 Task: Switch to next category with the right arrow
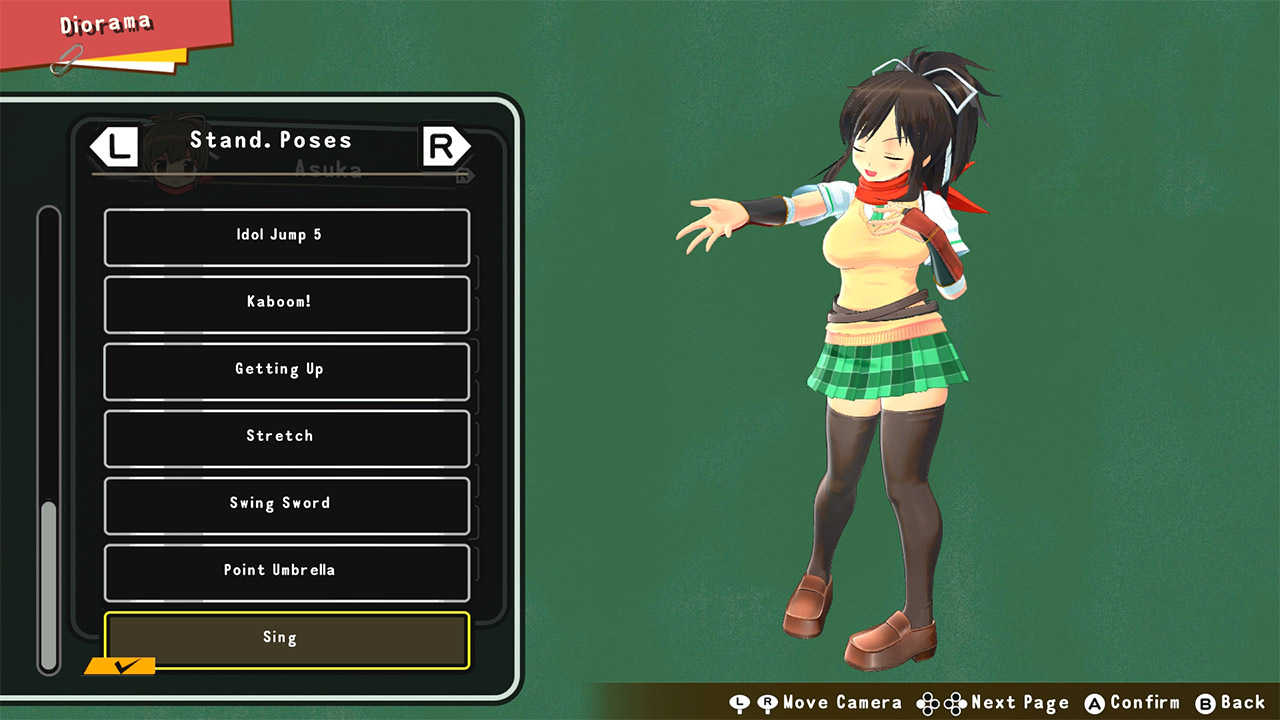click(x=446, y=146)
